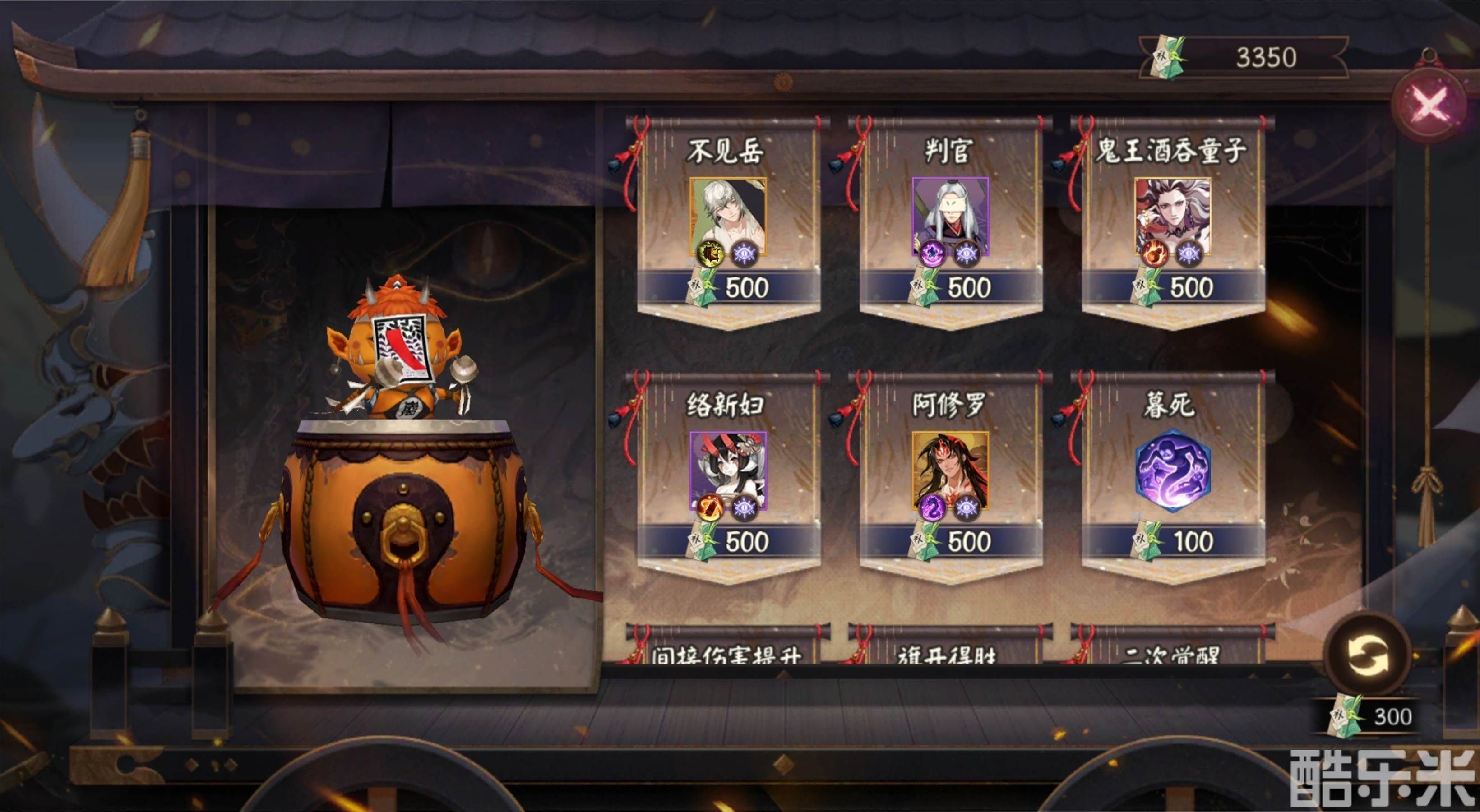
Task: Close the shop window
Action: coord(1430,105)
